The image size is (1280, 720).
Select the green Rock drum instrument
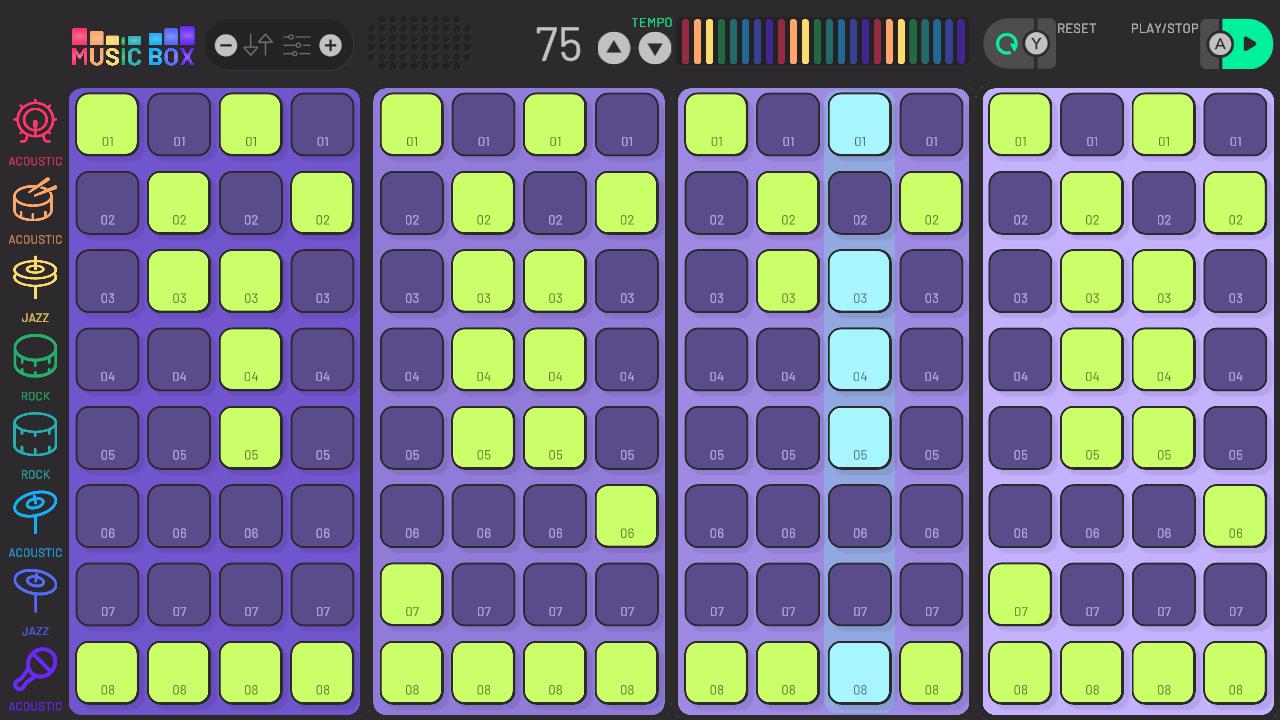click(x=35, y=356)
